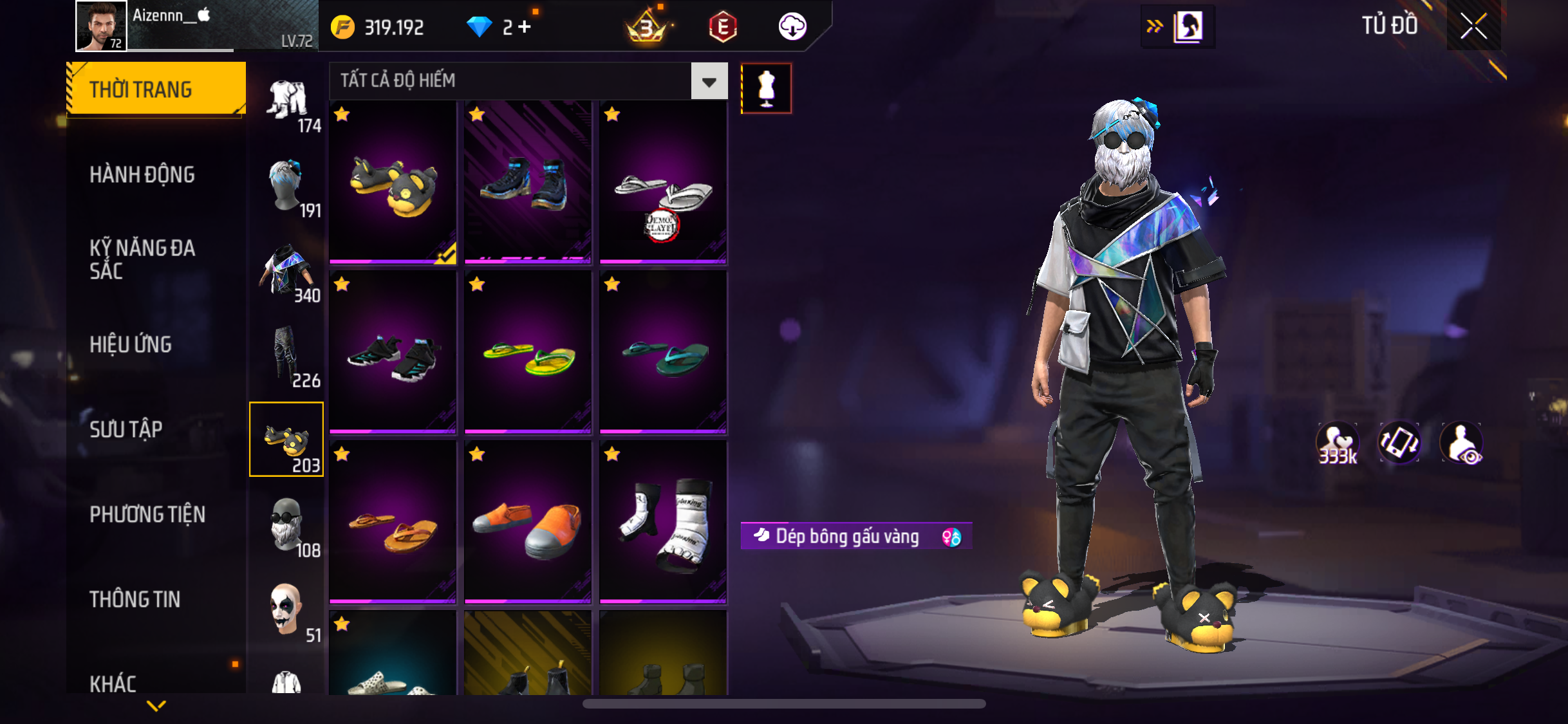This screenshot has width=1568, height=724.
Task: Show the pants category with 226 items
Action: pyautogui.click(x=286, y=355)
